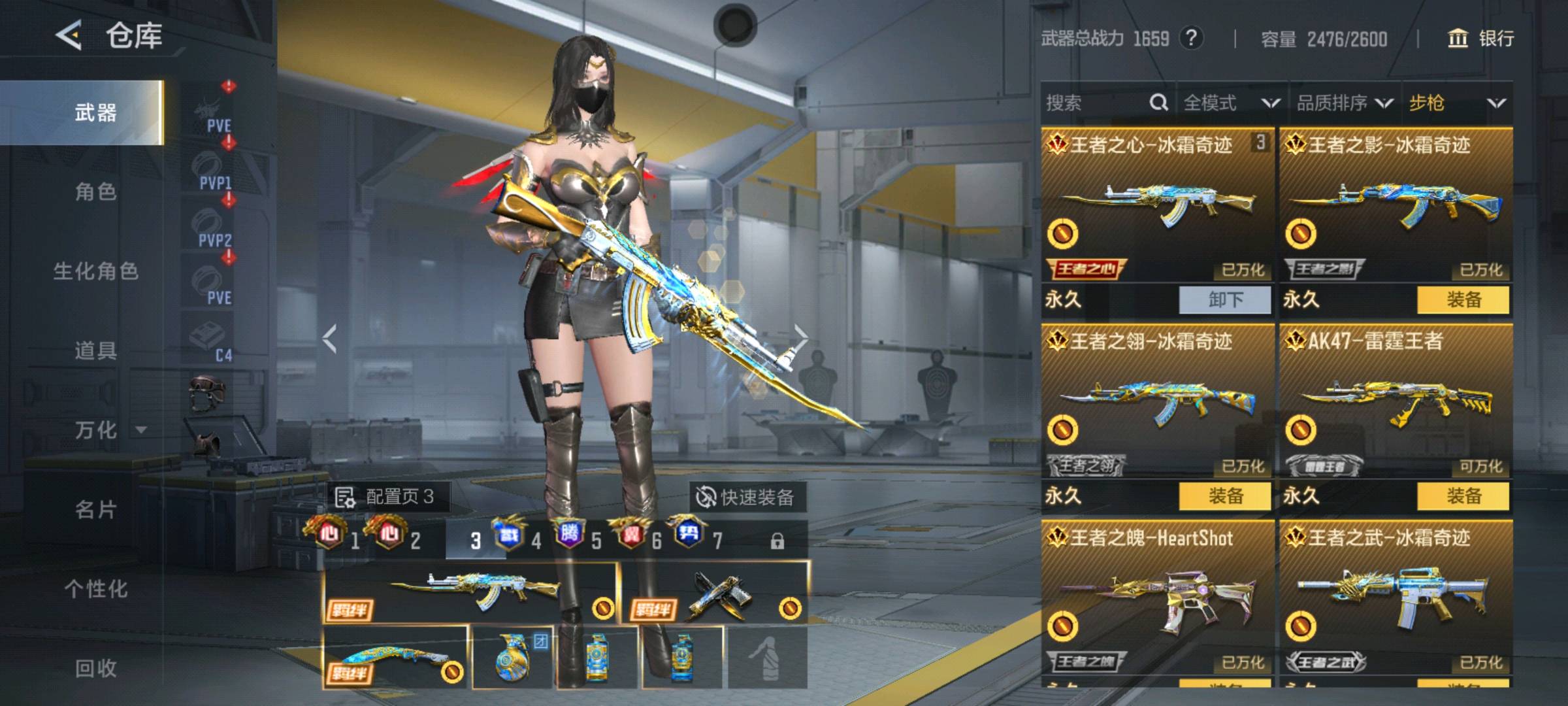
Task: Open the 回收 recycle section
Action: (x=95, y=668)
